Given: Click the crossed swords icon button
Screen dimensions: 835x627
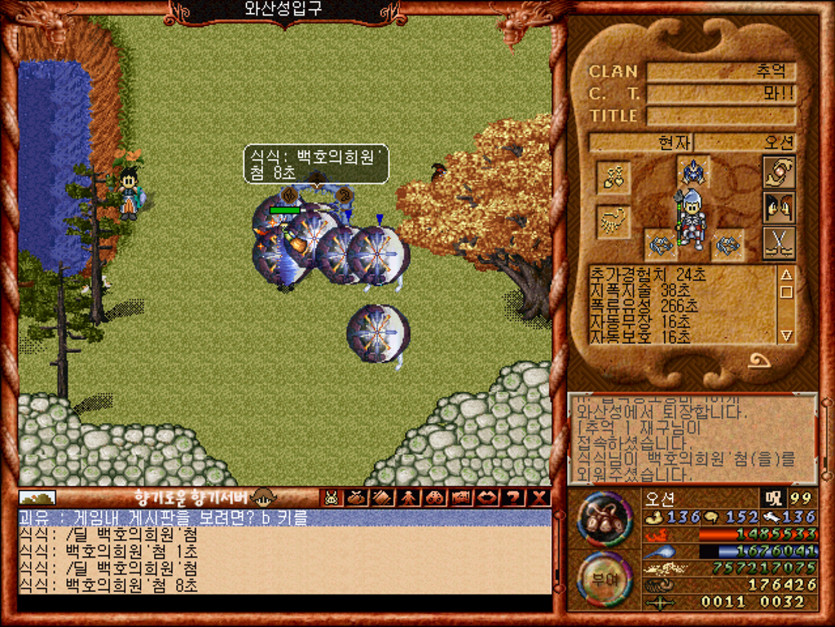Looking at the screenshot, I should click(x=778, y=242).
